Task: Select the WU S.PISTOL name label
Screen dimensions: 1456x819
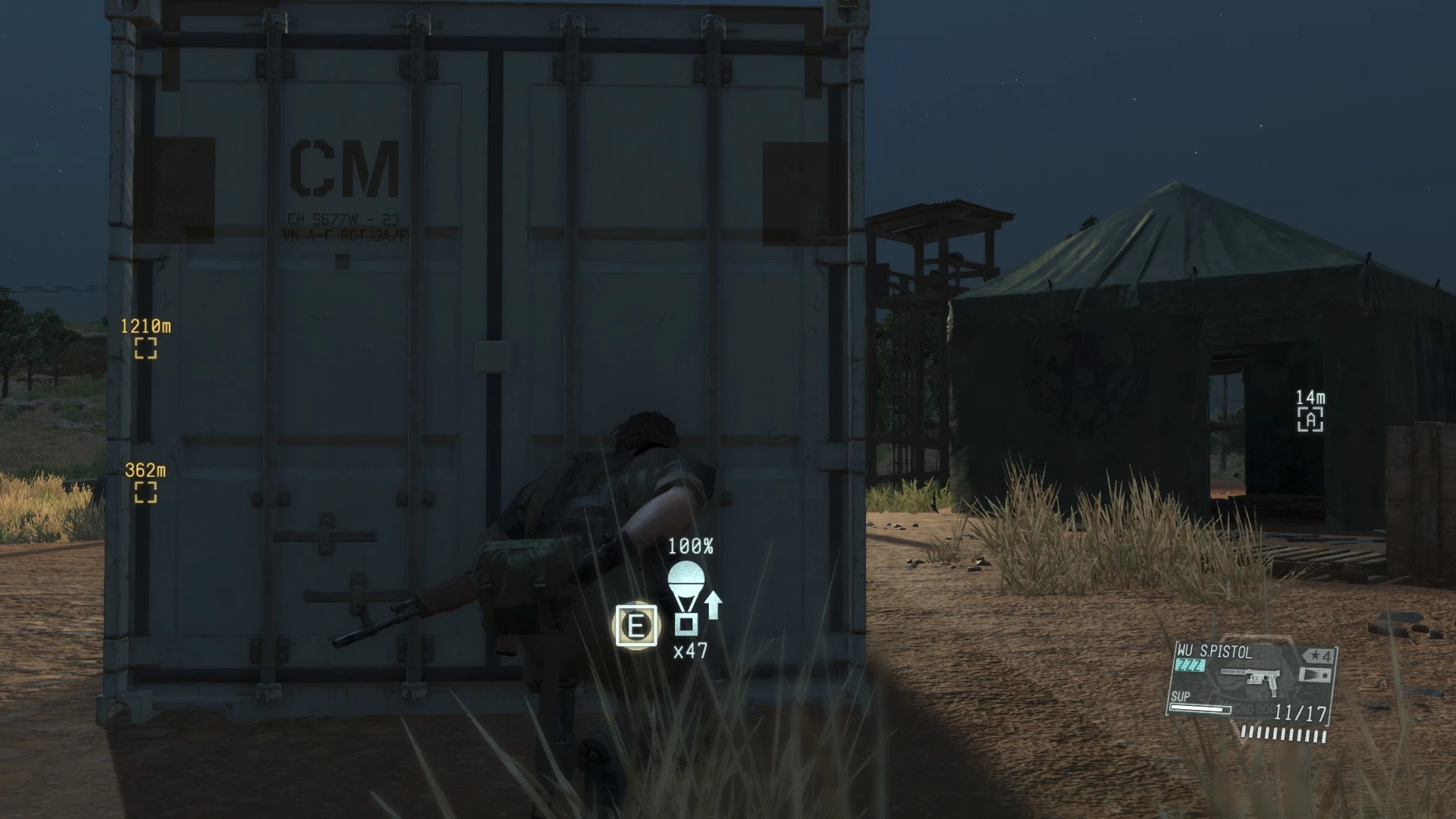Action: (1213, 650)
